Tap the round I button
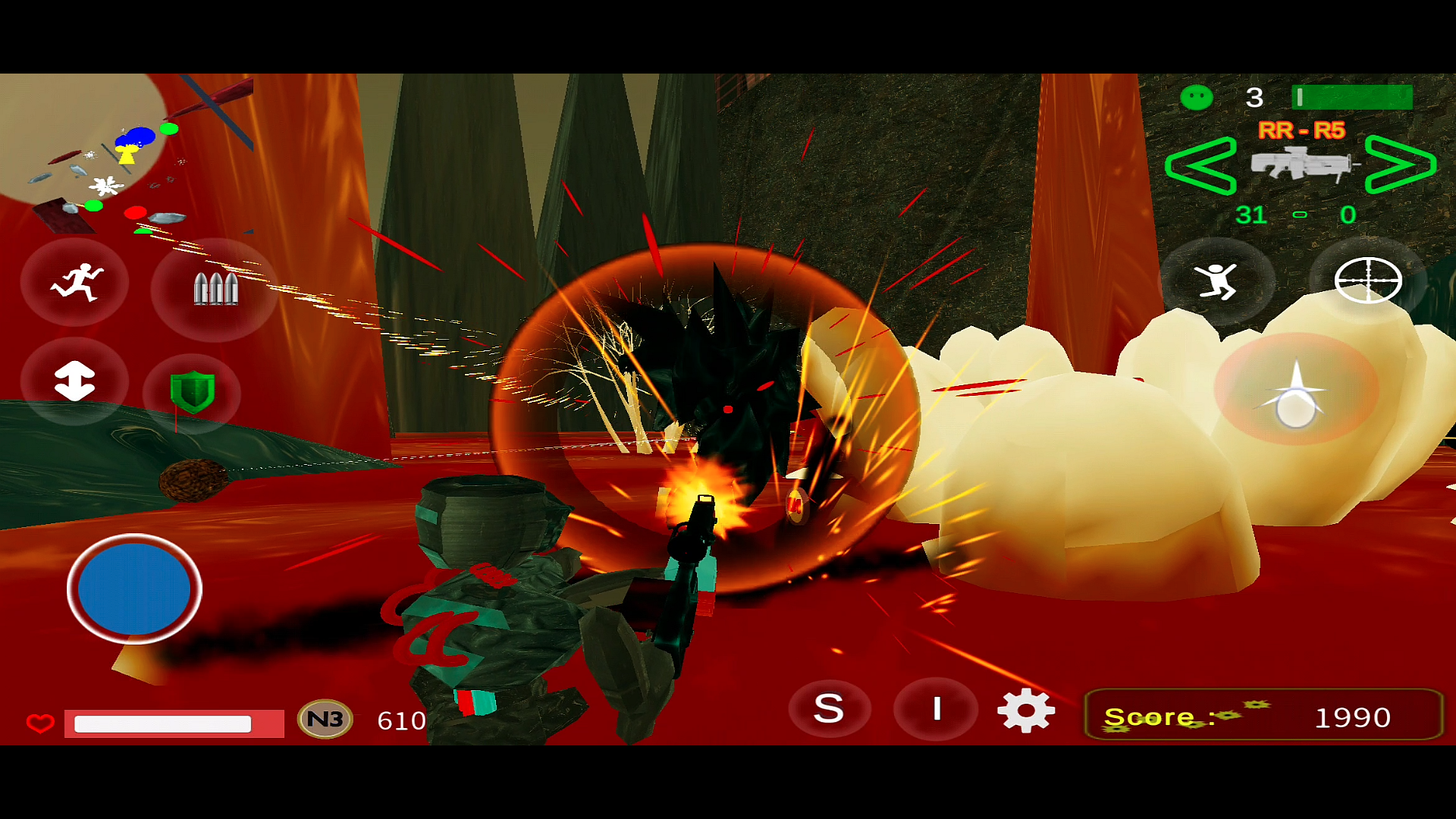This screenshot has height=819, width=1456. pos(937,709)
